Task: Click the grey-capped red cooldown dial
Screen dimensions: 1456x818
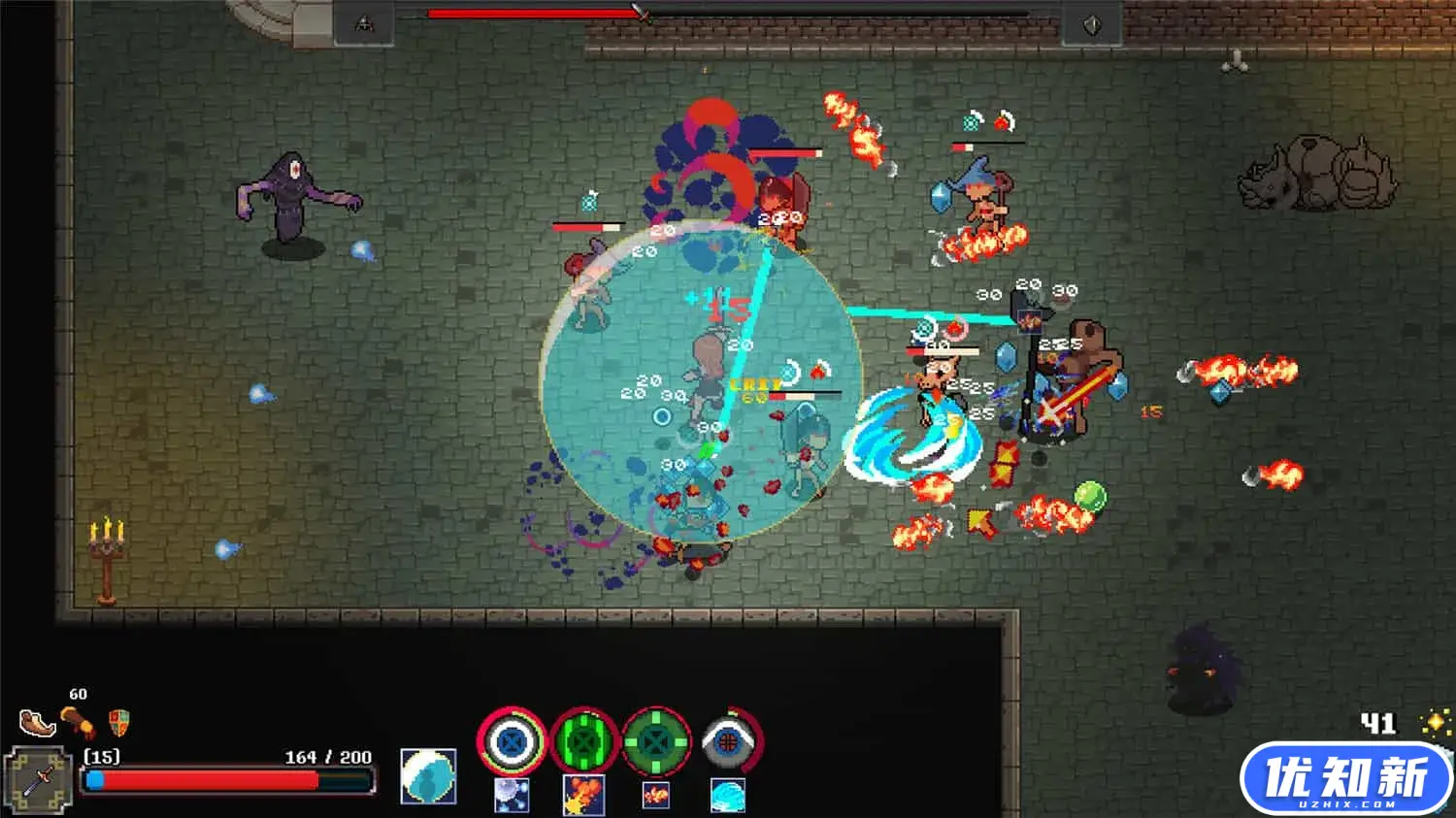Action: tap(730, 743)
